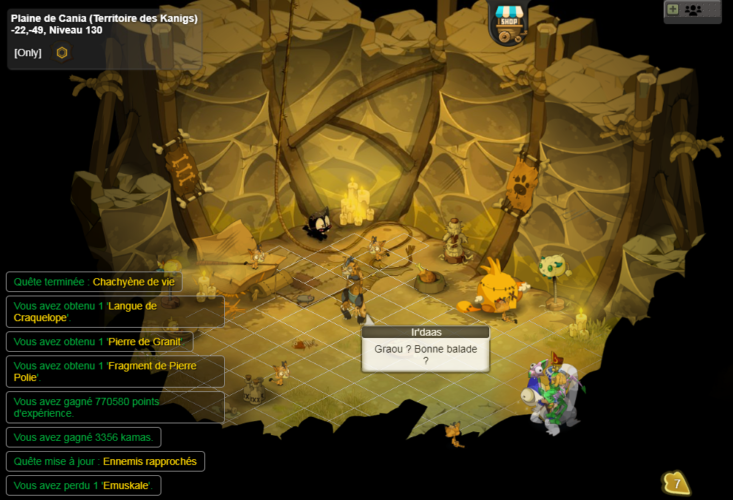This screenshot has height=500, width=733.
Task: Open the golden badge numbered 7
Action: 676,484
